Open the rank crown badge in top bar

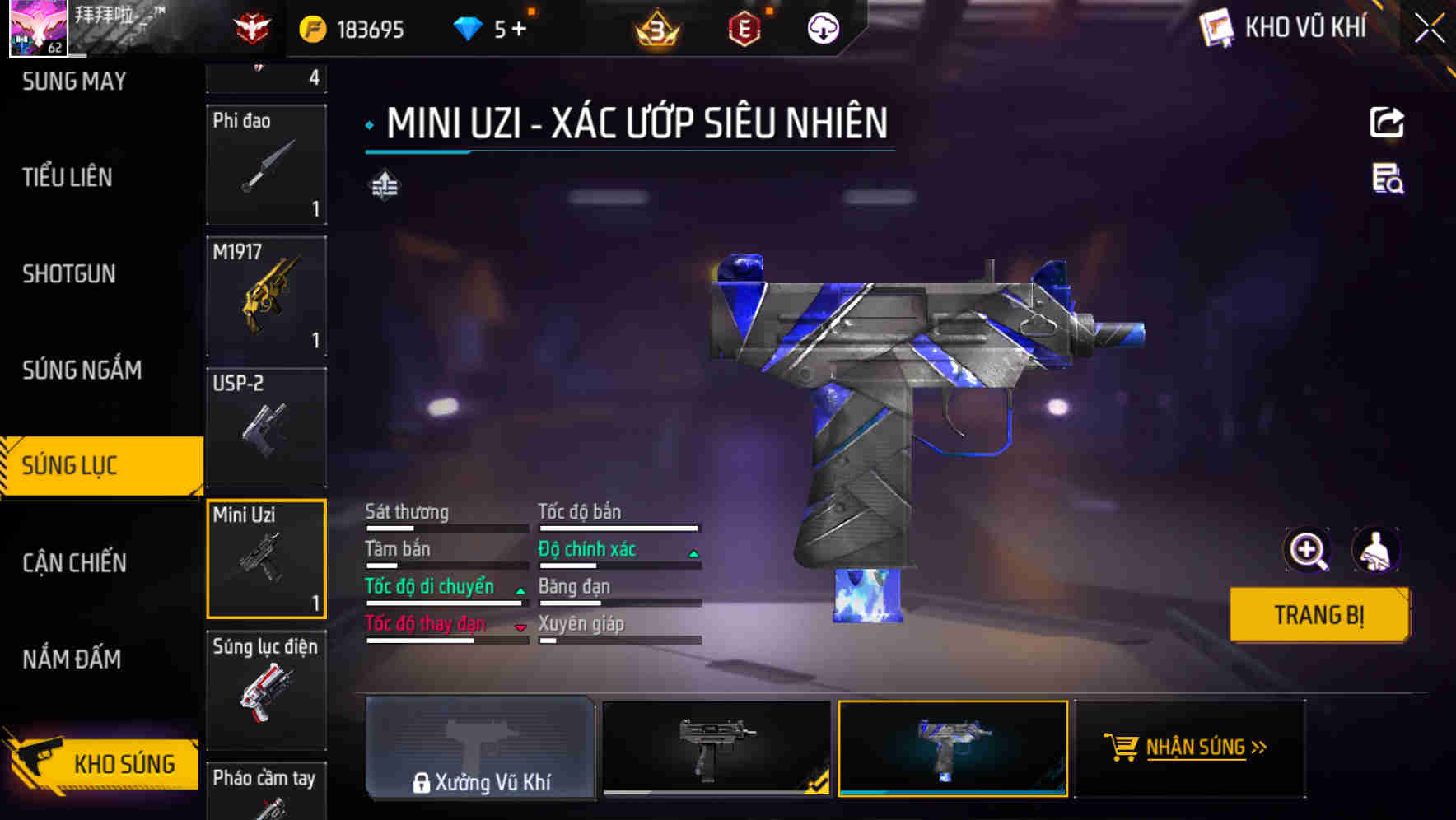[655, 27]
